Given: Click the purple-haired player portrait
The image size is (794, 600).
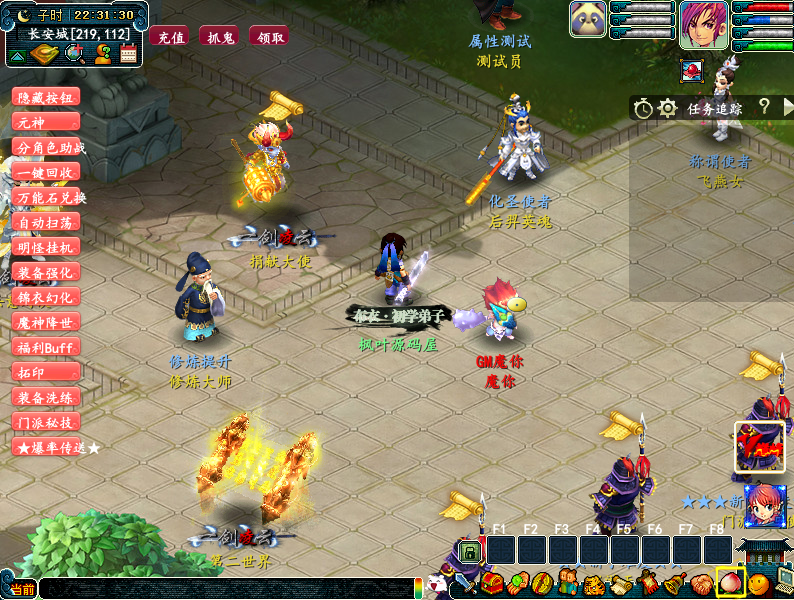Looking at the screenshot, I should (704, 25).
